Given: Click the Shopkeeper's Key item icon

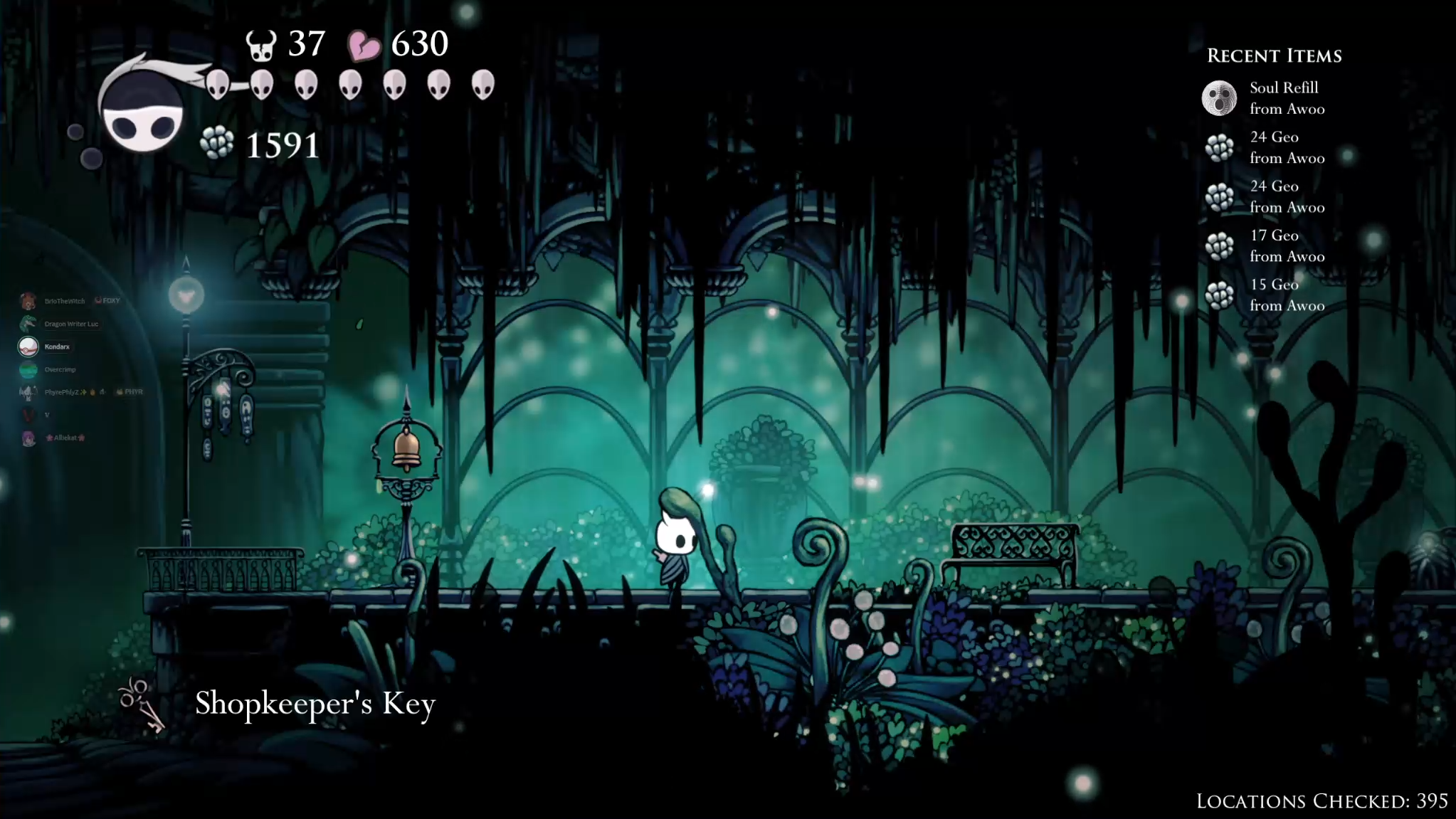Looking at the screenshot, I should pyautogui.click(x=142, y=704).
